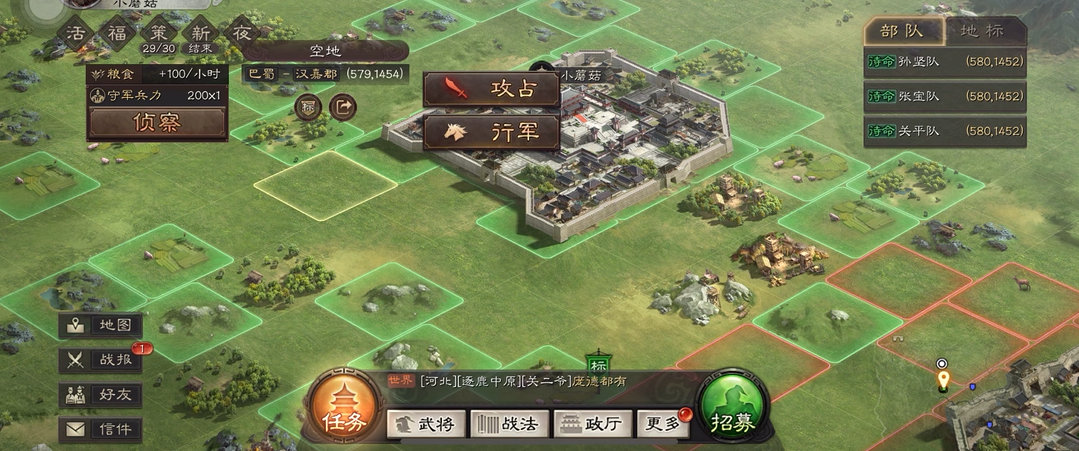Open the 战法 tactics menu
The width and height of the screenshot is (1079, 451).
click(x=510, y=424)
